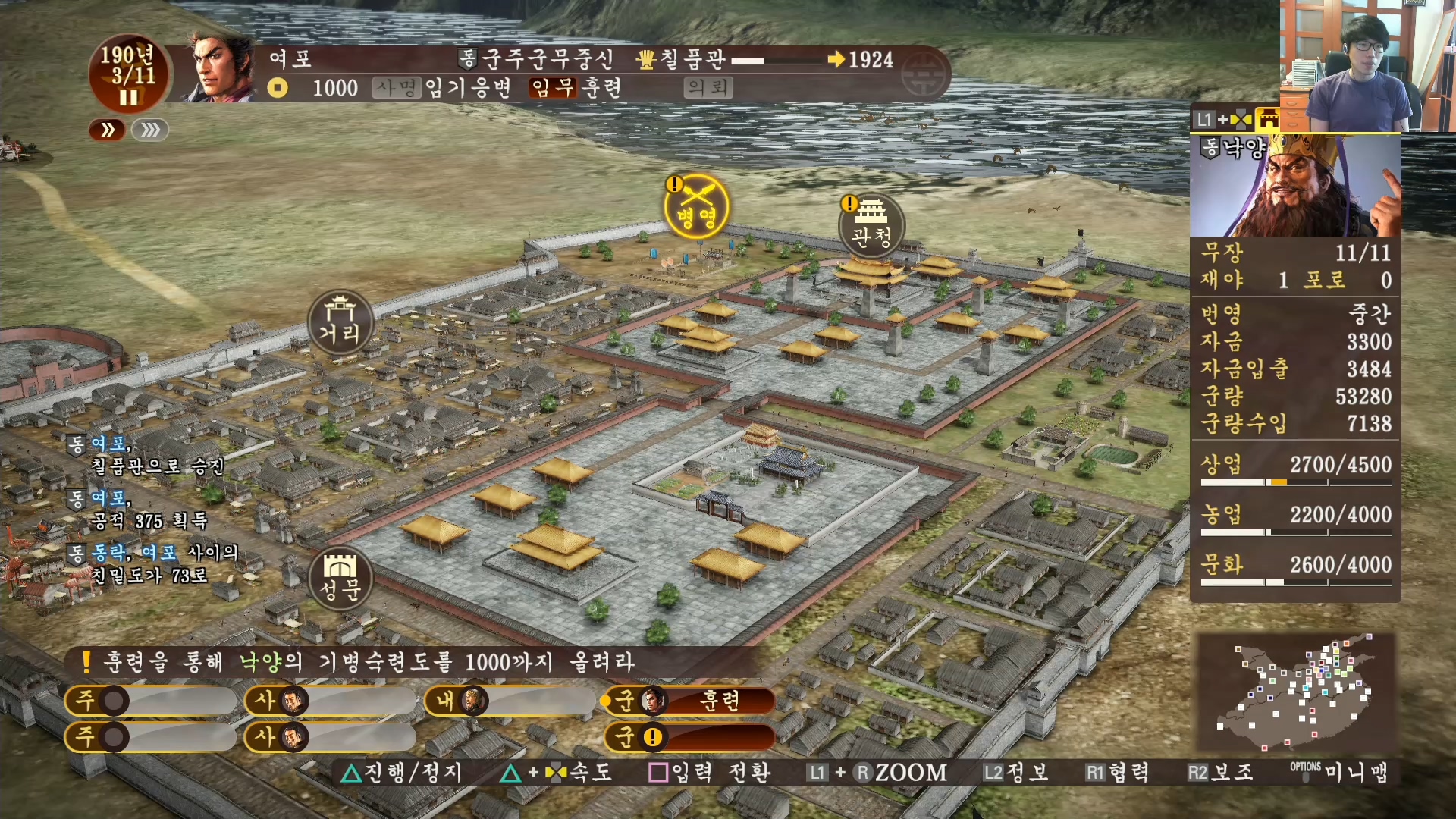Image resolution: width=1456 pixels, height=819 pixels.
Task: Click the 낙양 ruler portrait
Action: [x=1295, y=186]
